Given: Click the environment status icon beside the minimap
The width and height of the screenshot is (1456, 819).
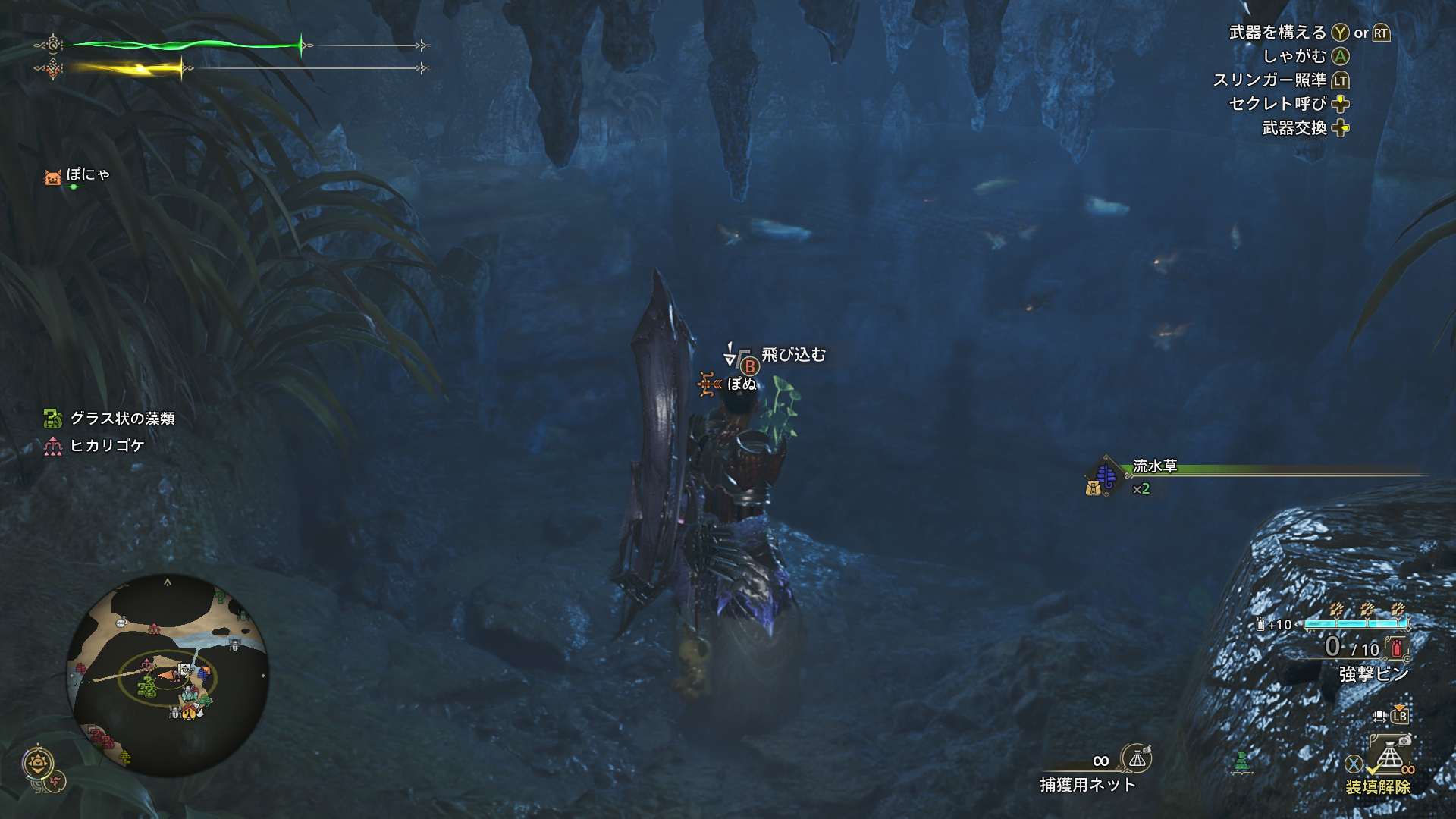Looking at the screenshot, I should (39, 763).
